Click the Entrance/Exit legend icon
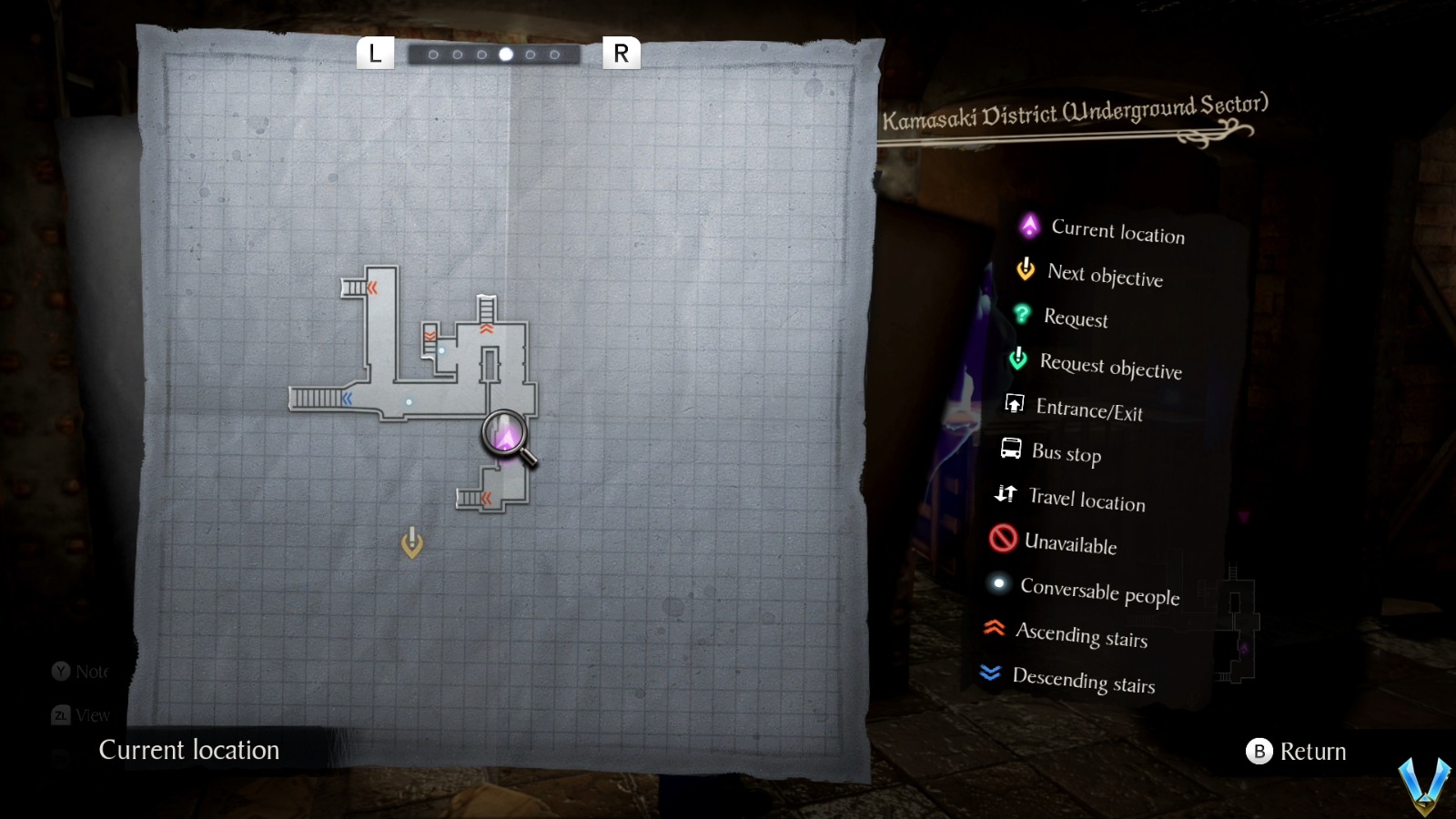The height and width of the screenshot is (819, 1456). pyautogui.click(x=1013, y=403)
